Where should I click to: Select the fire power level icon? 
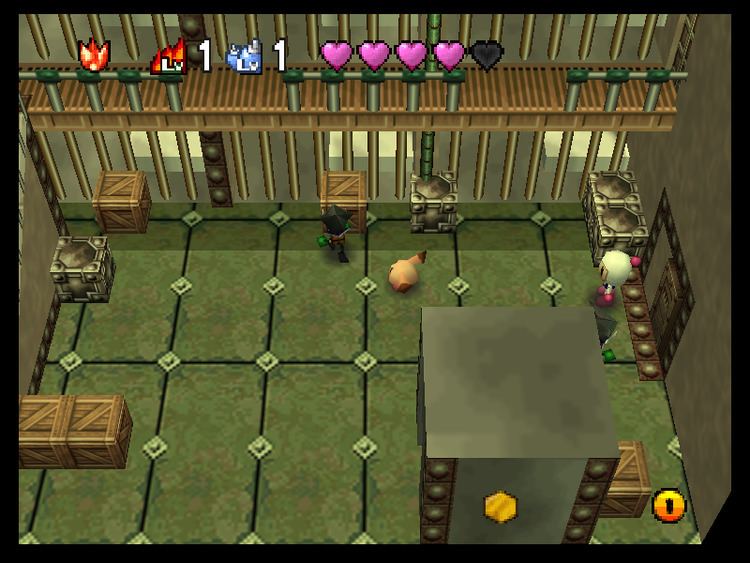point(167,57)
